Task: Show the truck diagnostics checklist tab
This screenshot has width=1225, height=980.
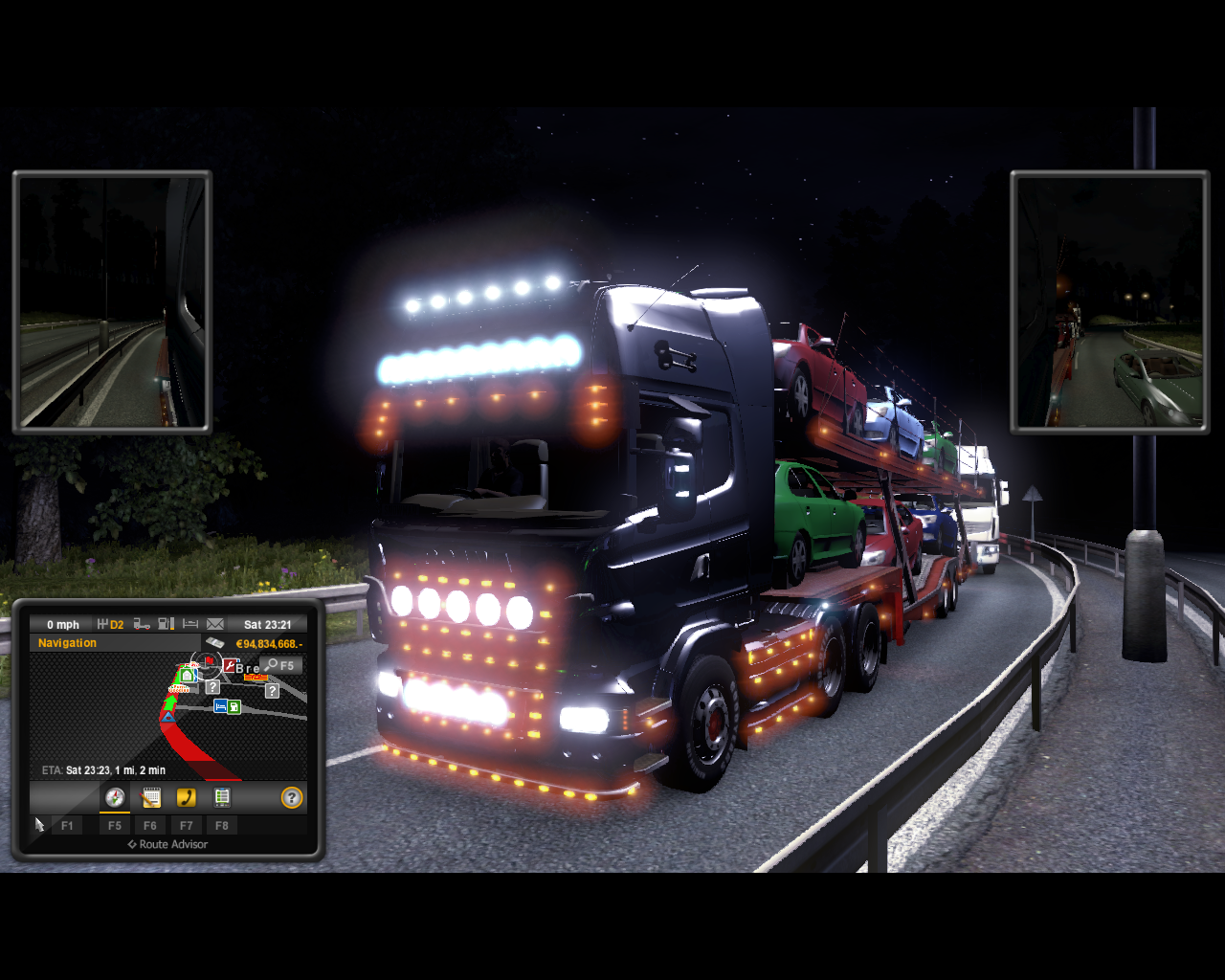Action: coord(222,797)
